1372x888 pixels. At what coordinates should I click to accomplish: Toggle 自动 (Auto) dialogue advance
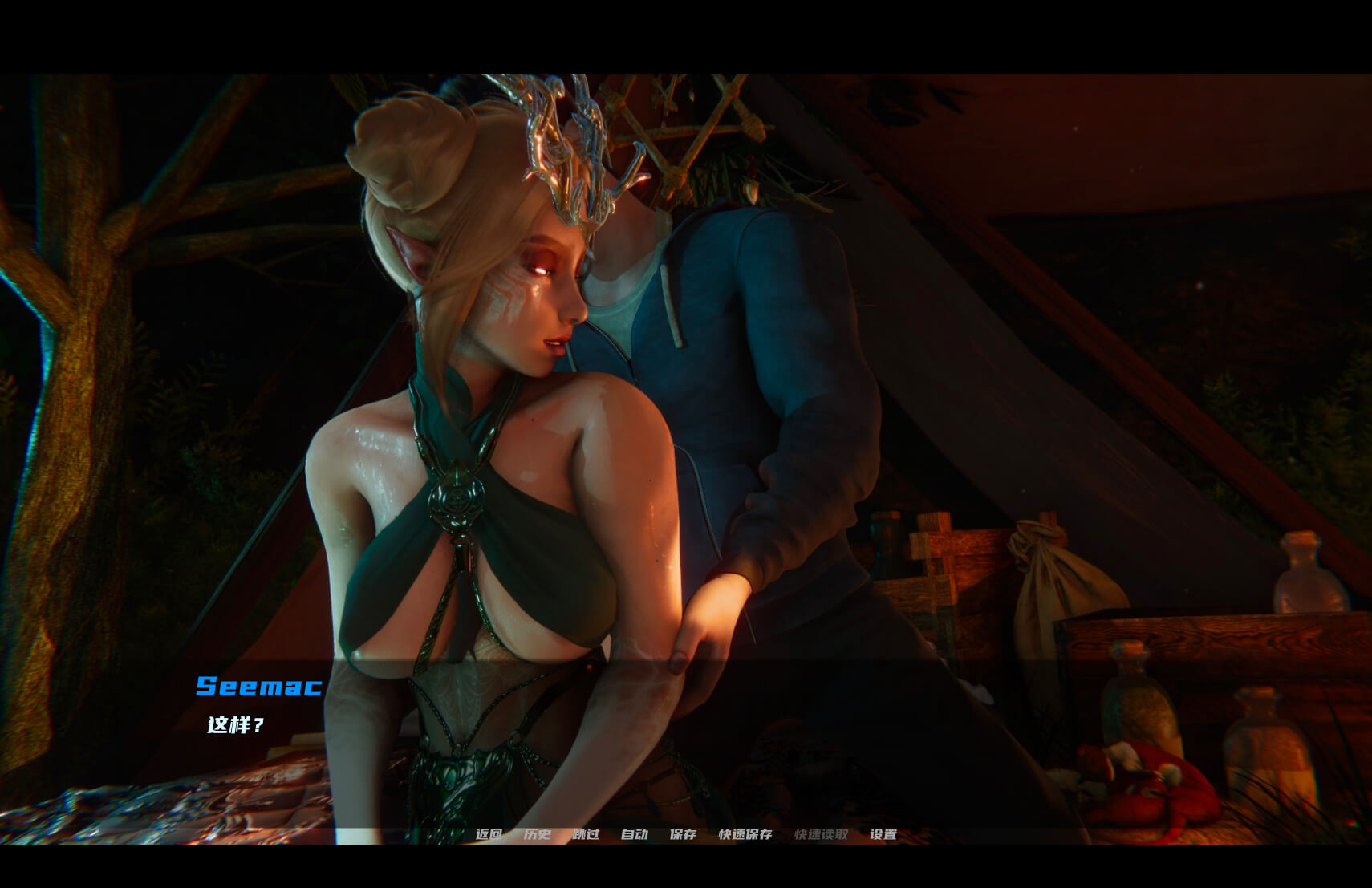pos(634,834)
